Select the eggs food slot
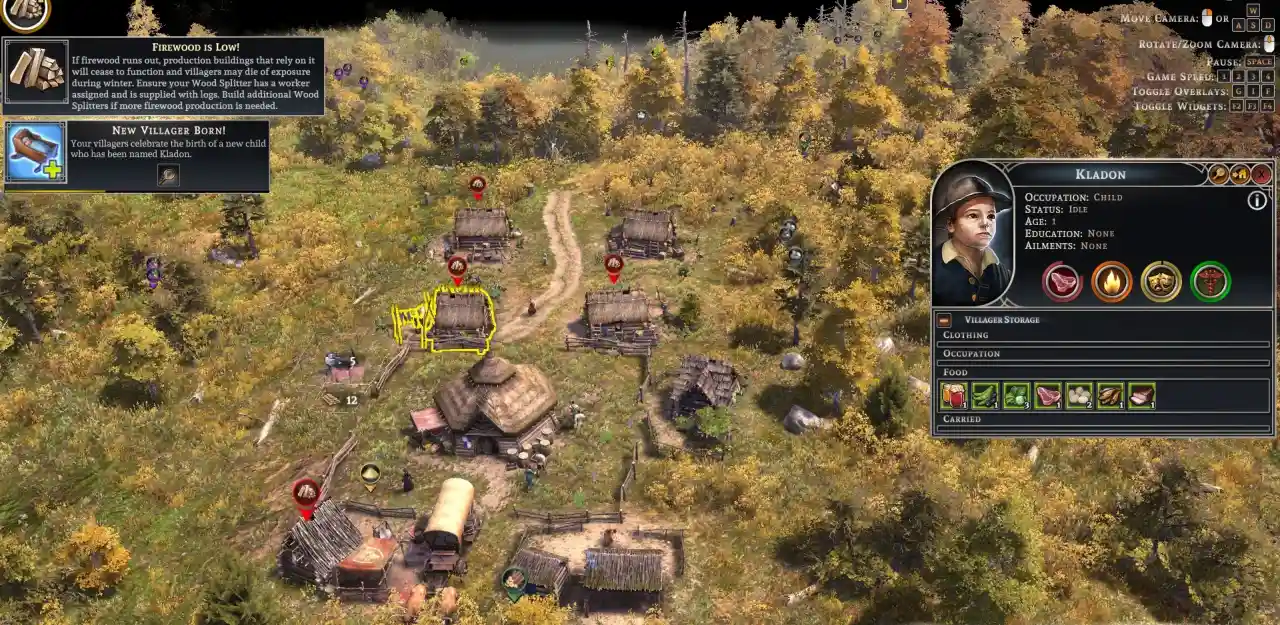Screen dimensions: 1280x625 click(1079, 396)
